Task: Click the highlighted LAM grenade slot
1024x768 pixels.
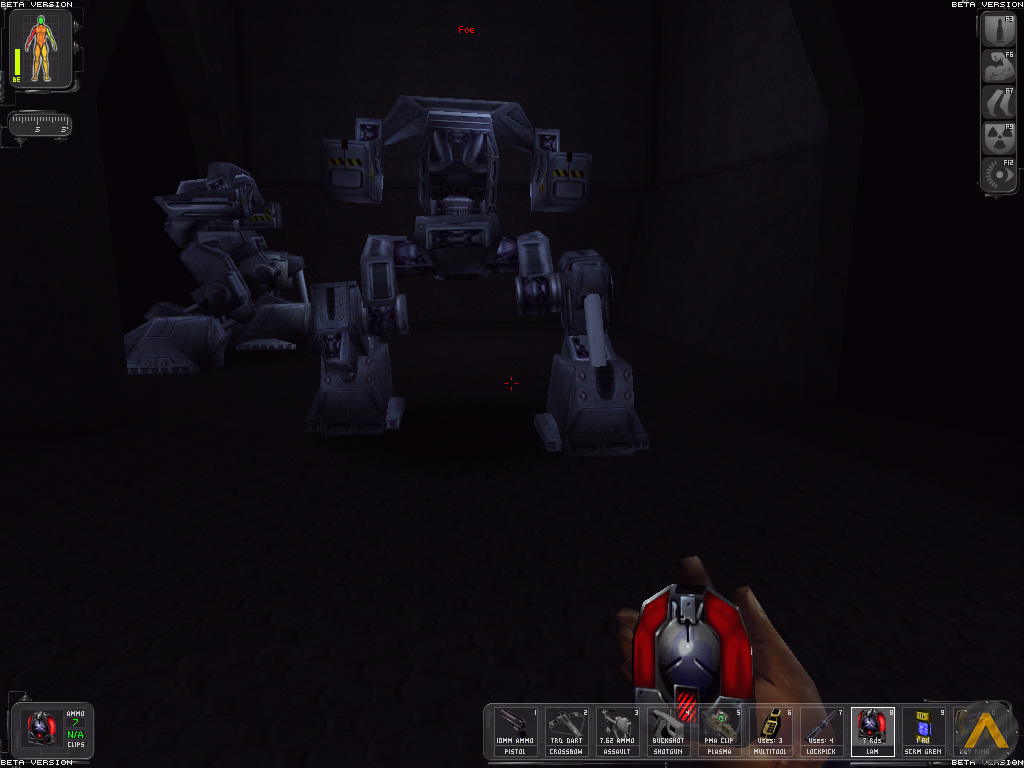Action: click(872, 731)
